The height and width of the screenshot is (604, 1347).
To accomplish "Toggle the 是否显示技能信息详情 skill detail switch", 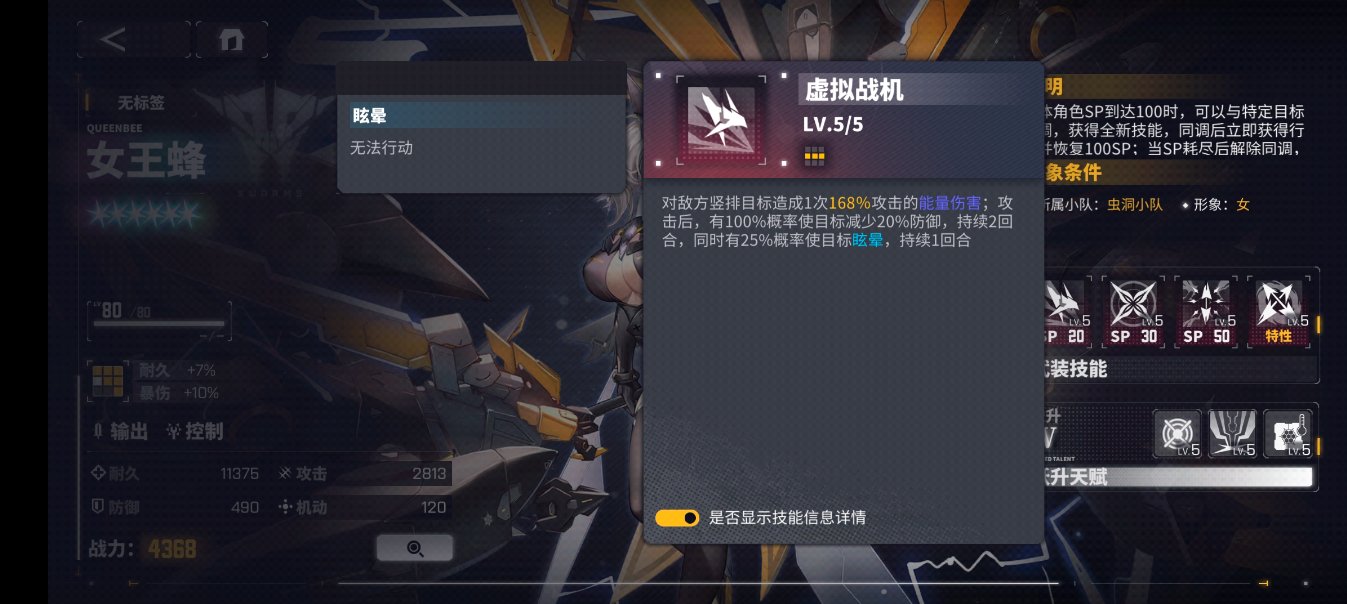I will (677, 518).
